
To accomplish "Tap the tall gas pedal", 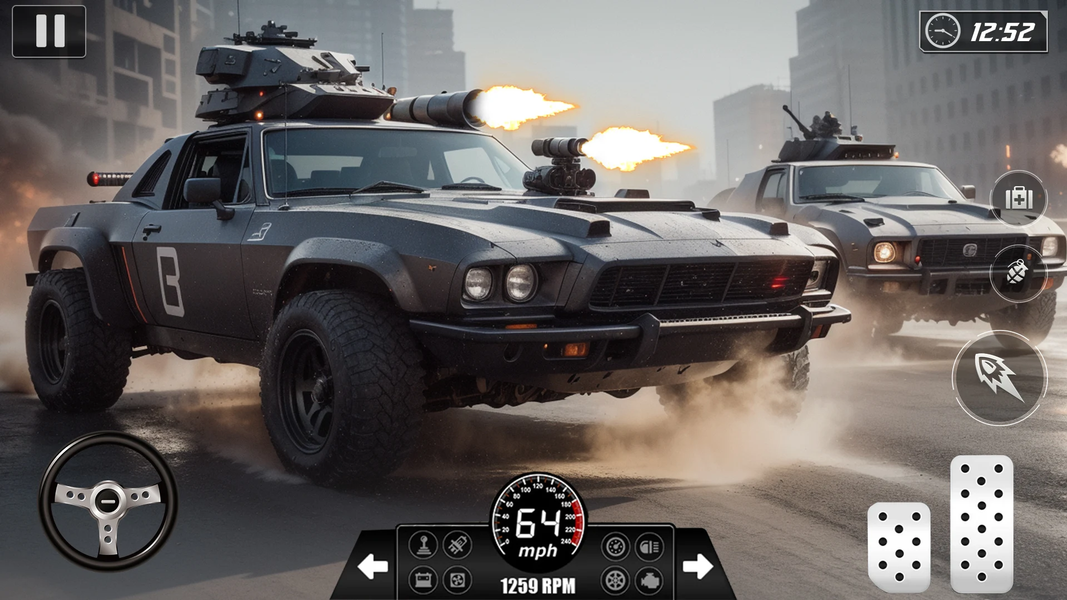I will coord(981,523).
